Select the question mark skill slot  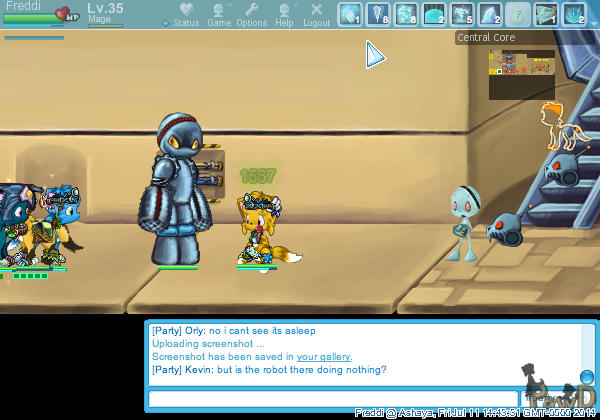(x=517, y=14)
